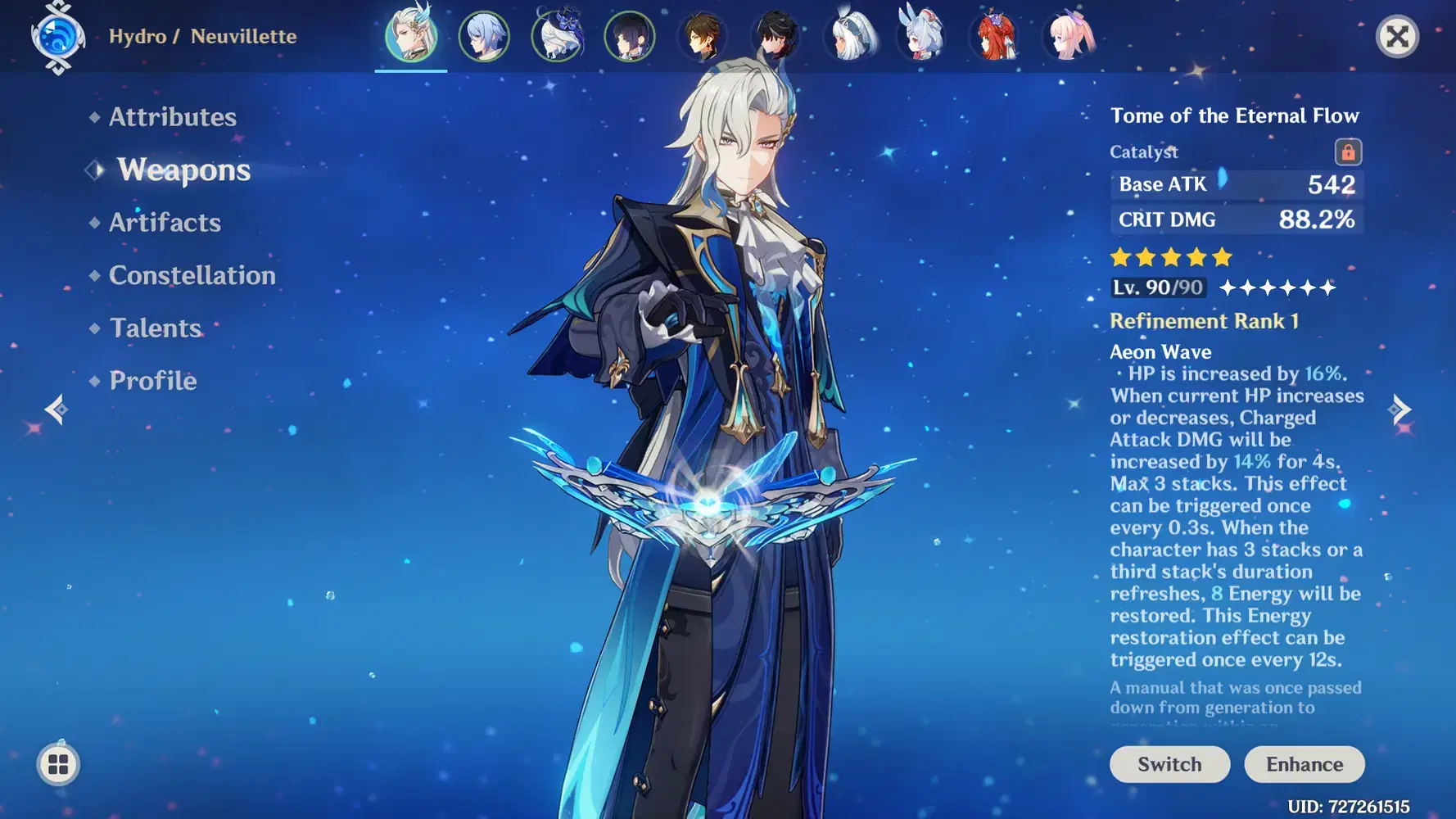
Task: Select the red-haired character portrait near the right
Action: coord(995,37)
